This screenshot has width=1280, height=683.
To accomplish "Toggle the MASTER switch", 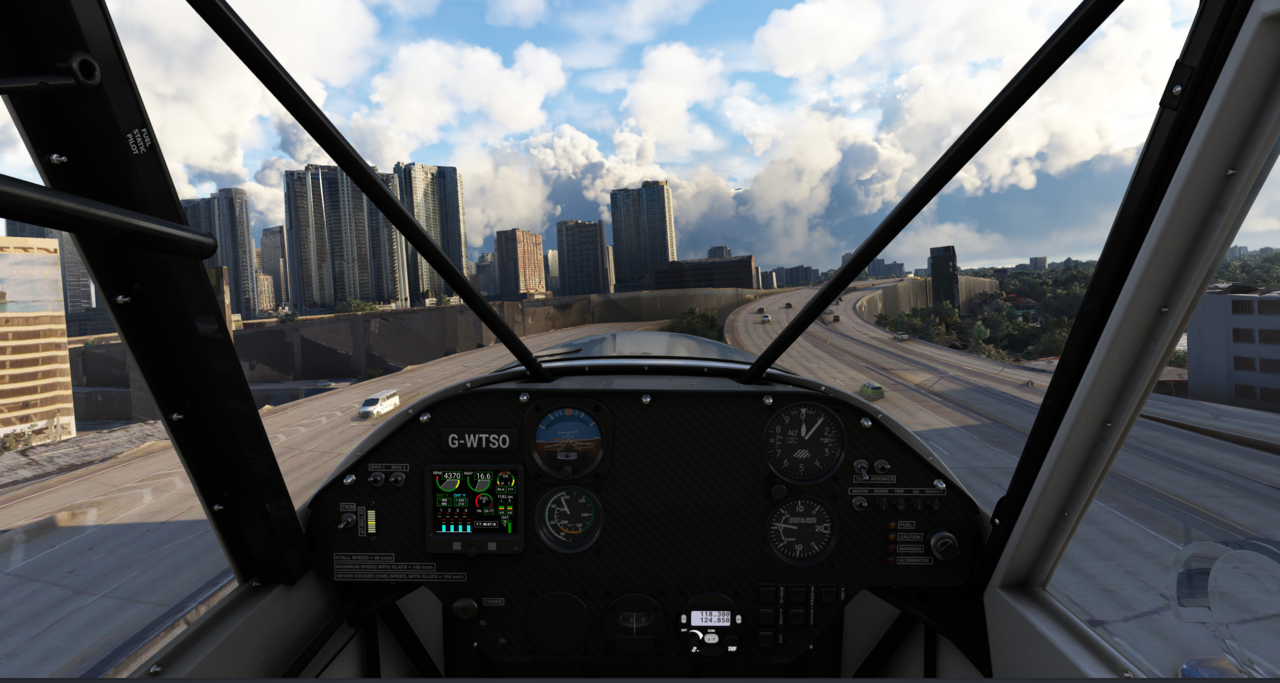I will [860, 503].
